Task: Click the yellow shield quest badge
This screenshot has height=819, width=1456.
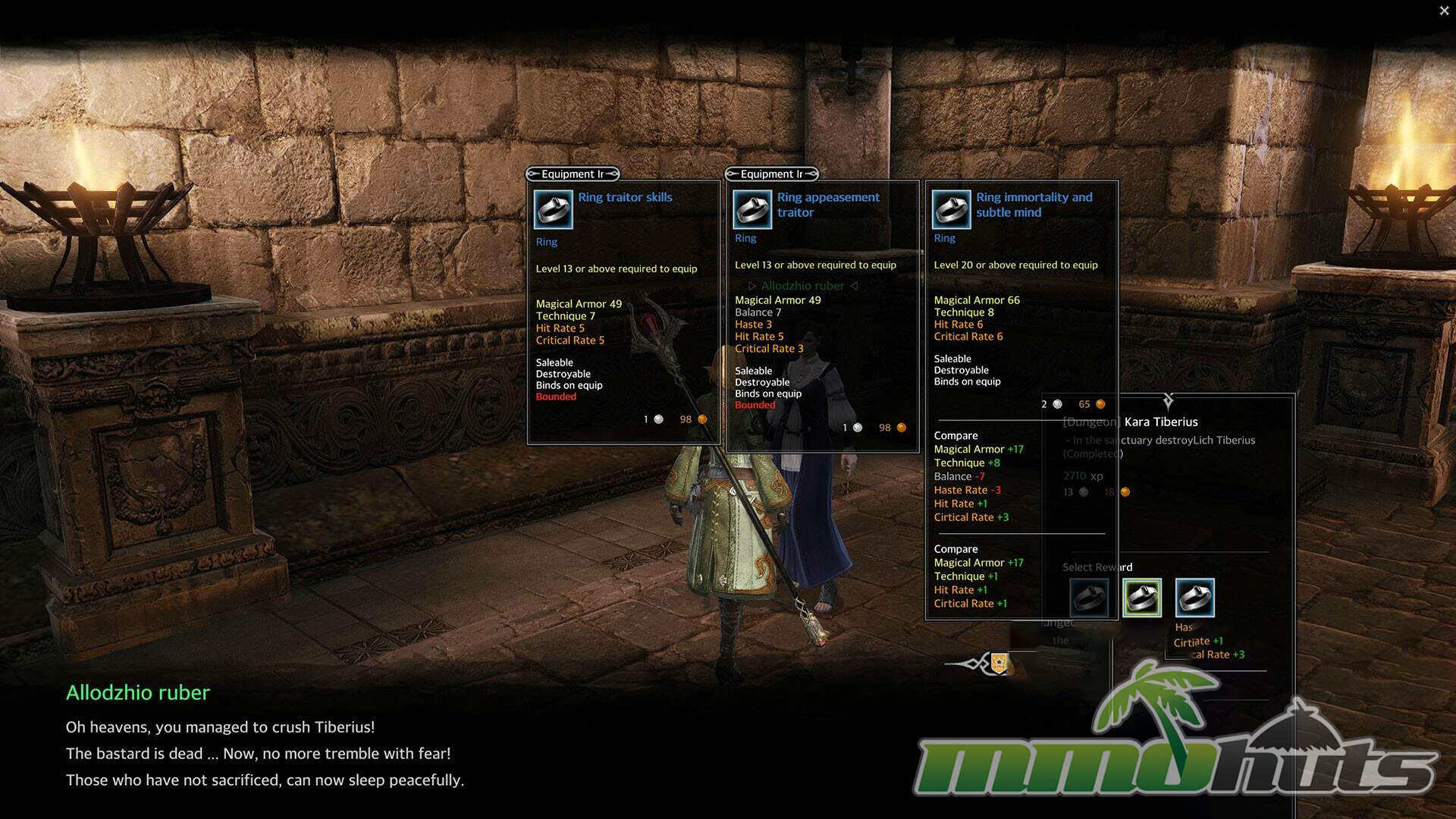Action: [999, 664]
